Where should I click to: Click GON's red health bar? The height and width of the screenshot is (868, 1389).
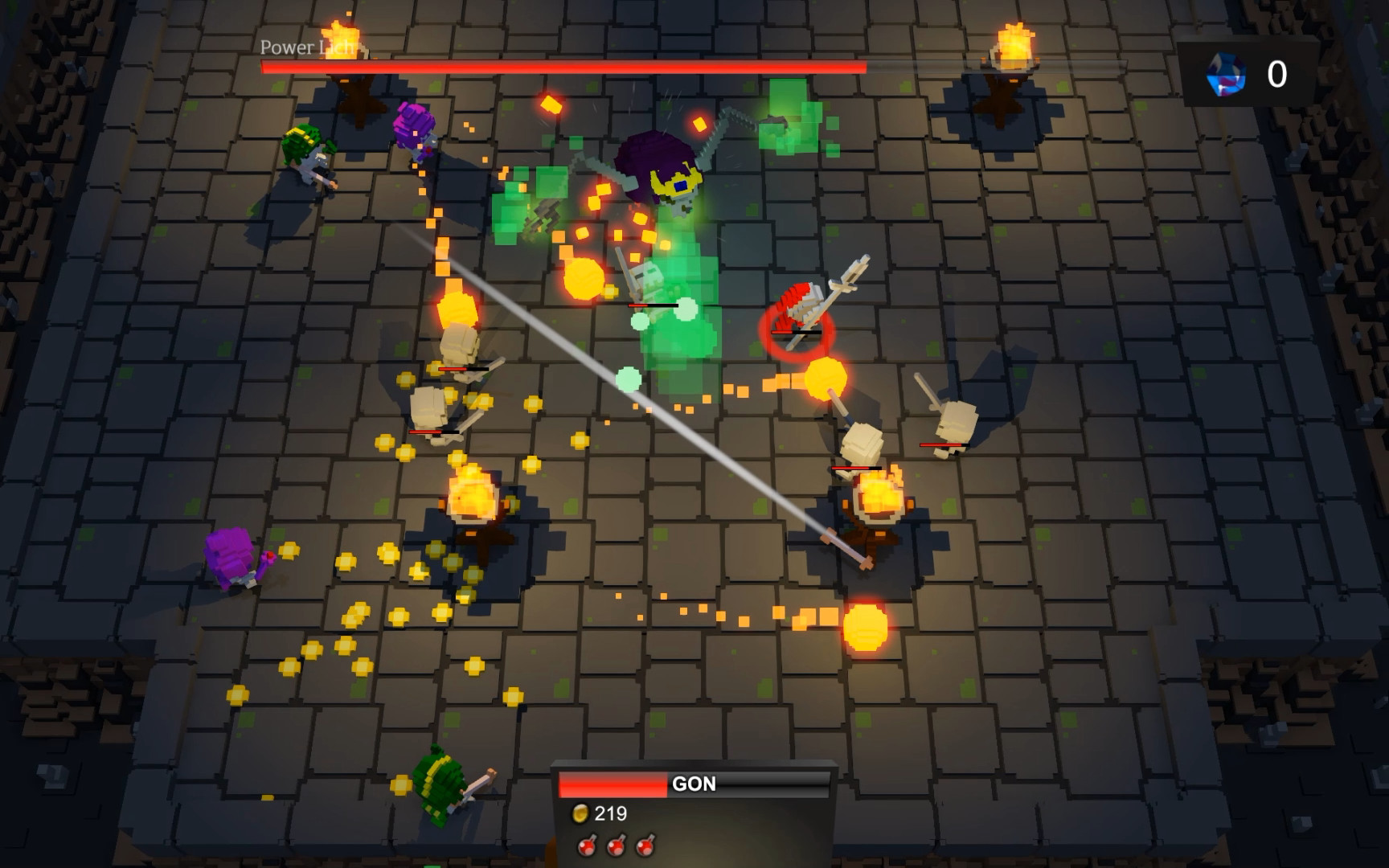[x=611, y=784]
